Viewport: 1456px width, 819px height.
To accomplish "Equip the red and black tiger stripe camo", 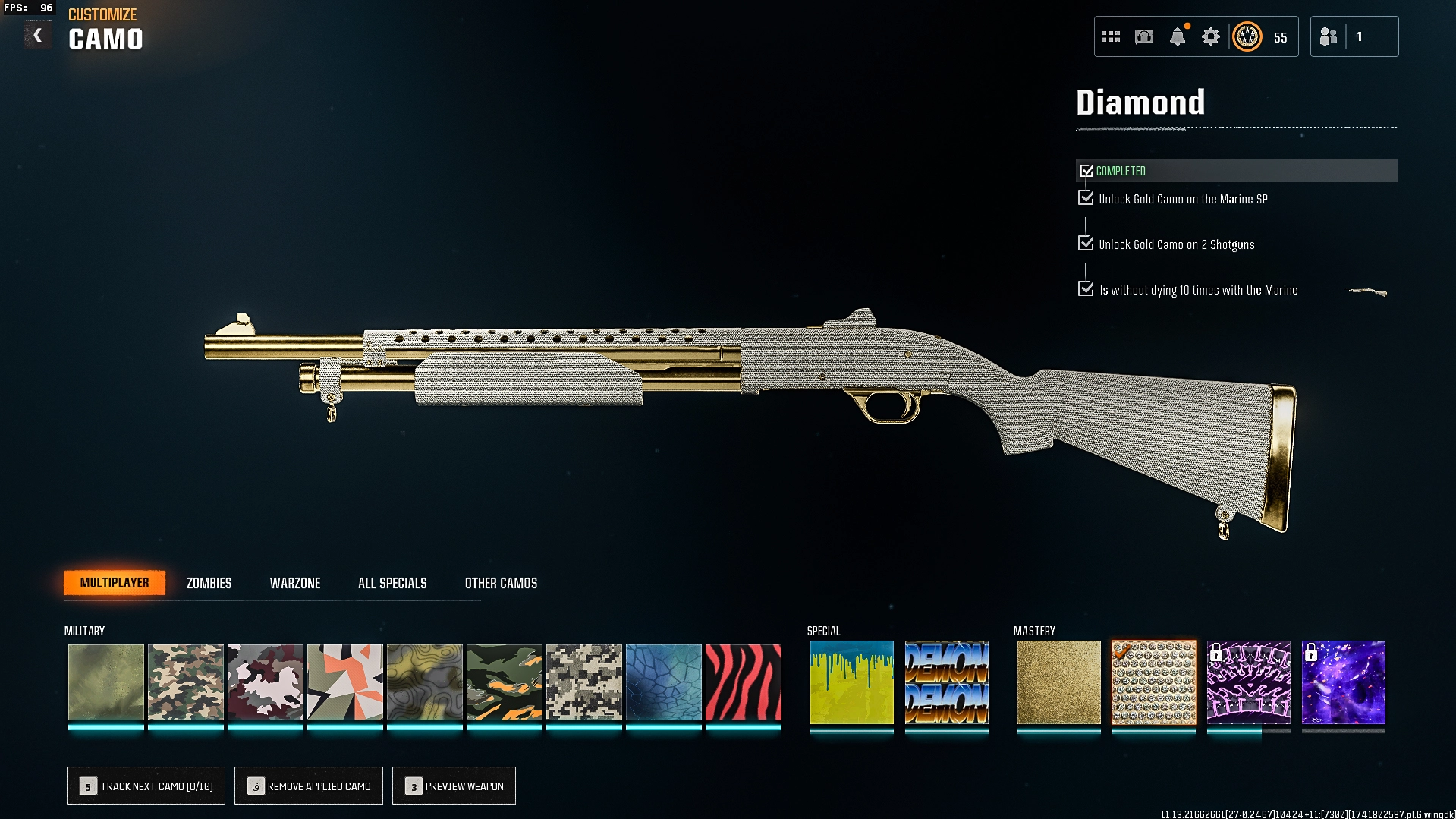I will pos(743,682).
